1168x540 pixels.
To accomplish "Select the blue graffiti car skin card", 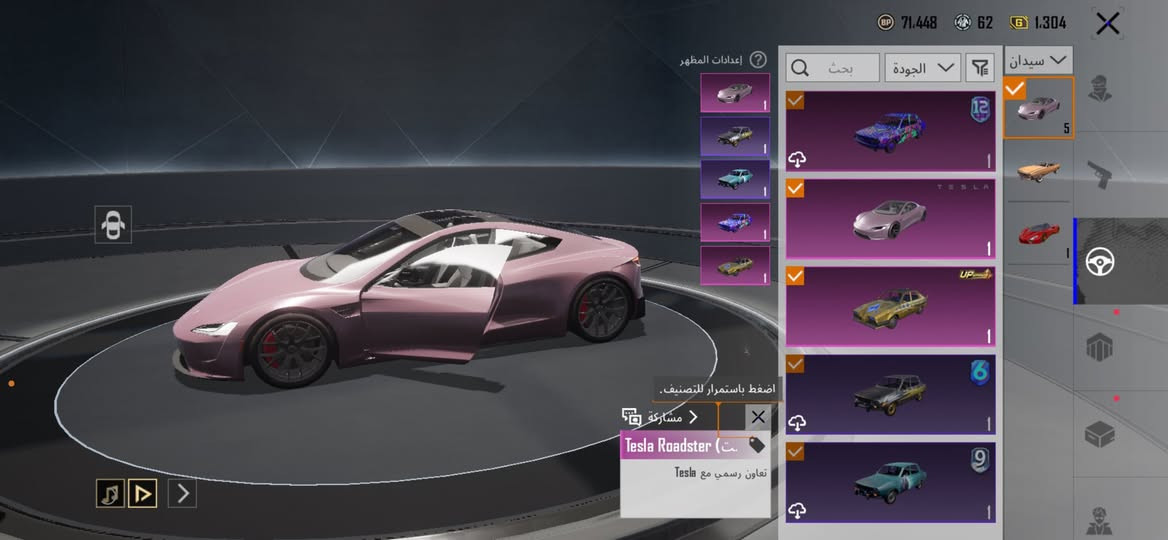I will coord(890,130).
